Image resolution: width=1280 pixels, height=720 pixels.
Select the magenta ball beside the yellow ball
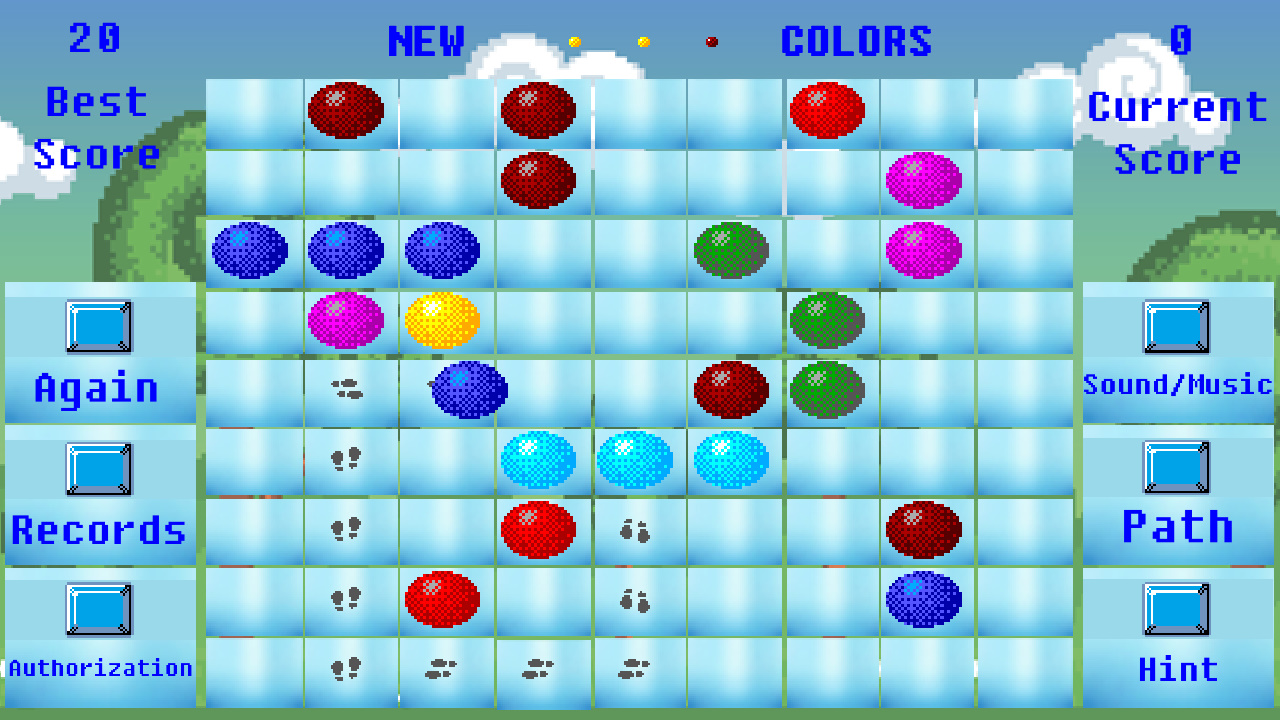[348, 320]
